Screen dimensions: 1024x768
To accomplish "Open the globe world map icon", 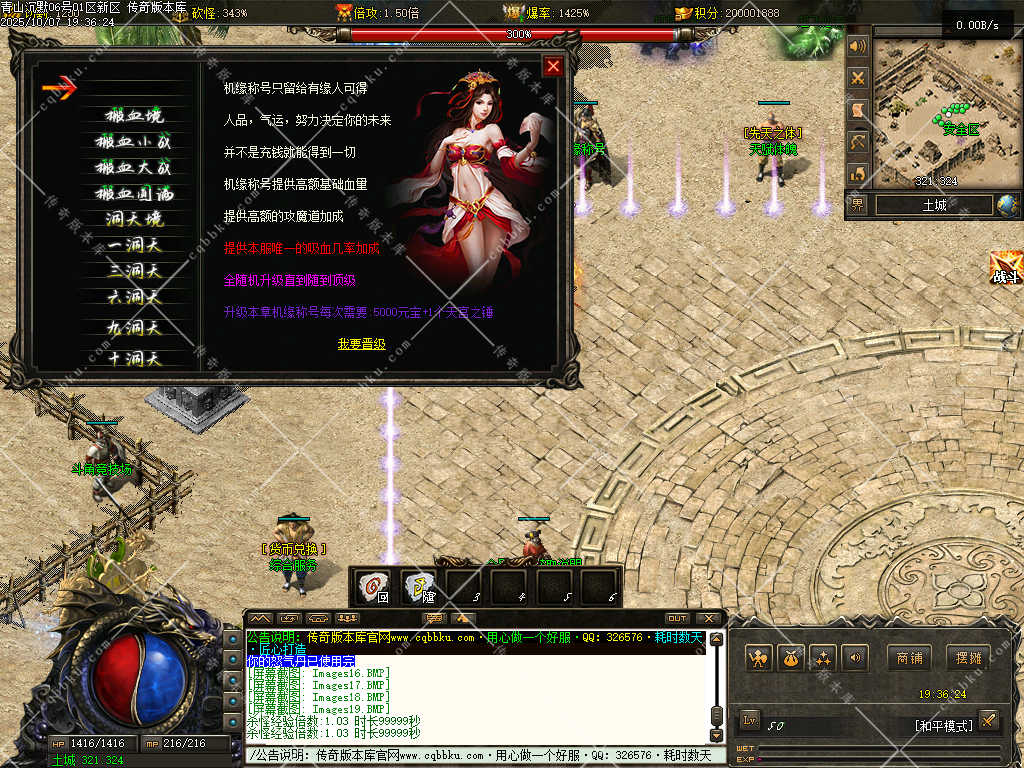I will point(1007,205).
